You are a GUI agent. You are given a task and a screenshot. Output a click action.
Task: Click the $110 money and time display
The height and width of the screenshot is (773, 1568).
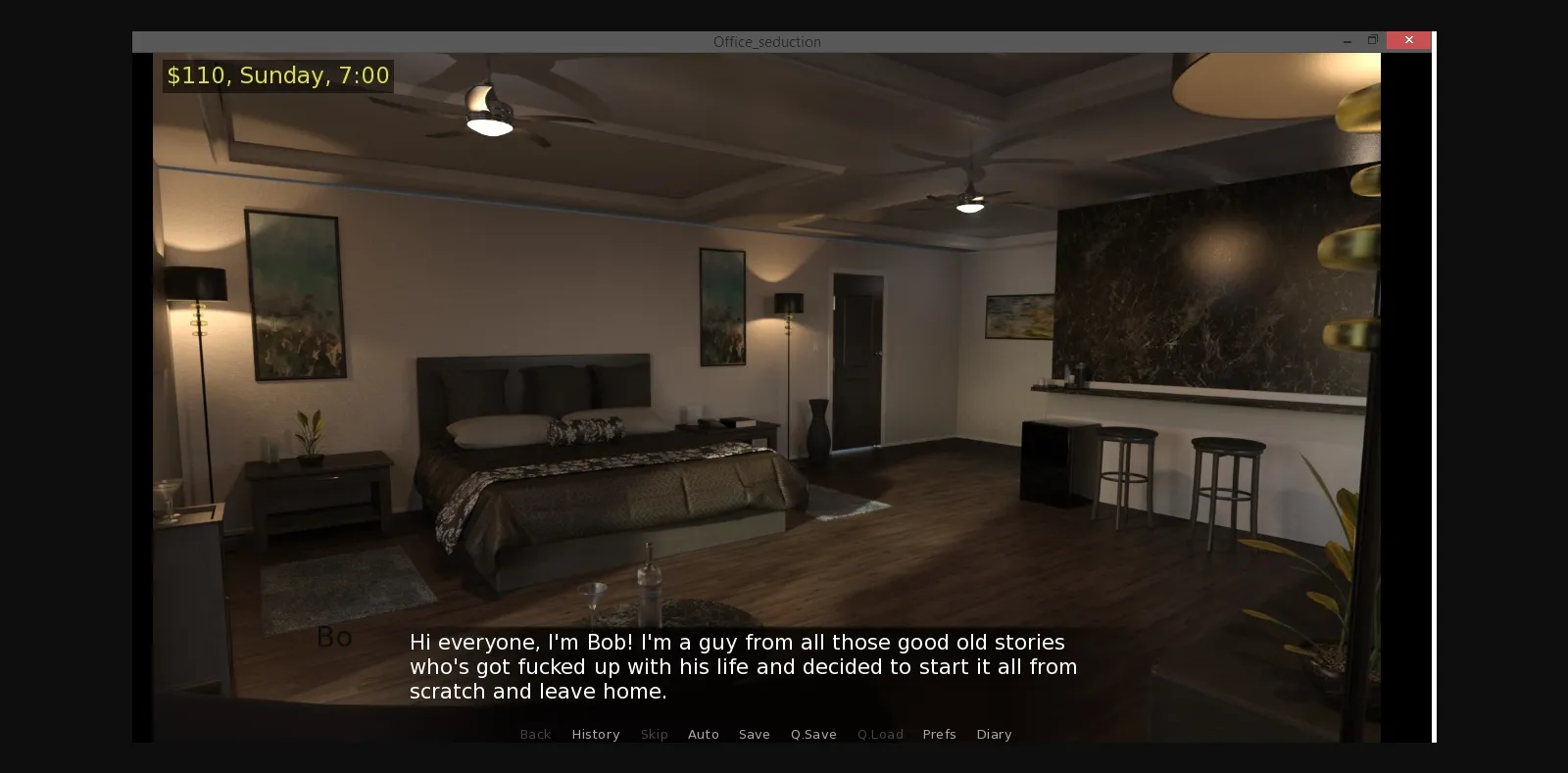coord(277,74)
